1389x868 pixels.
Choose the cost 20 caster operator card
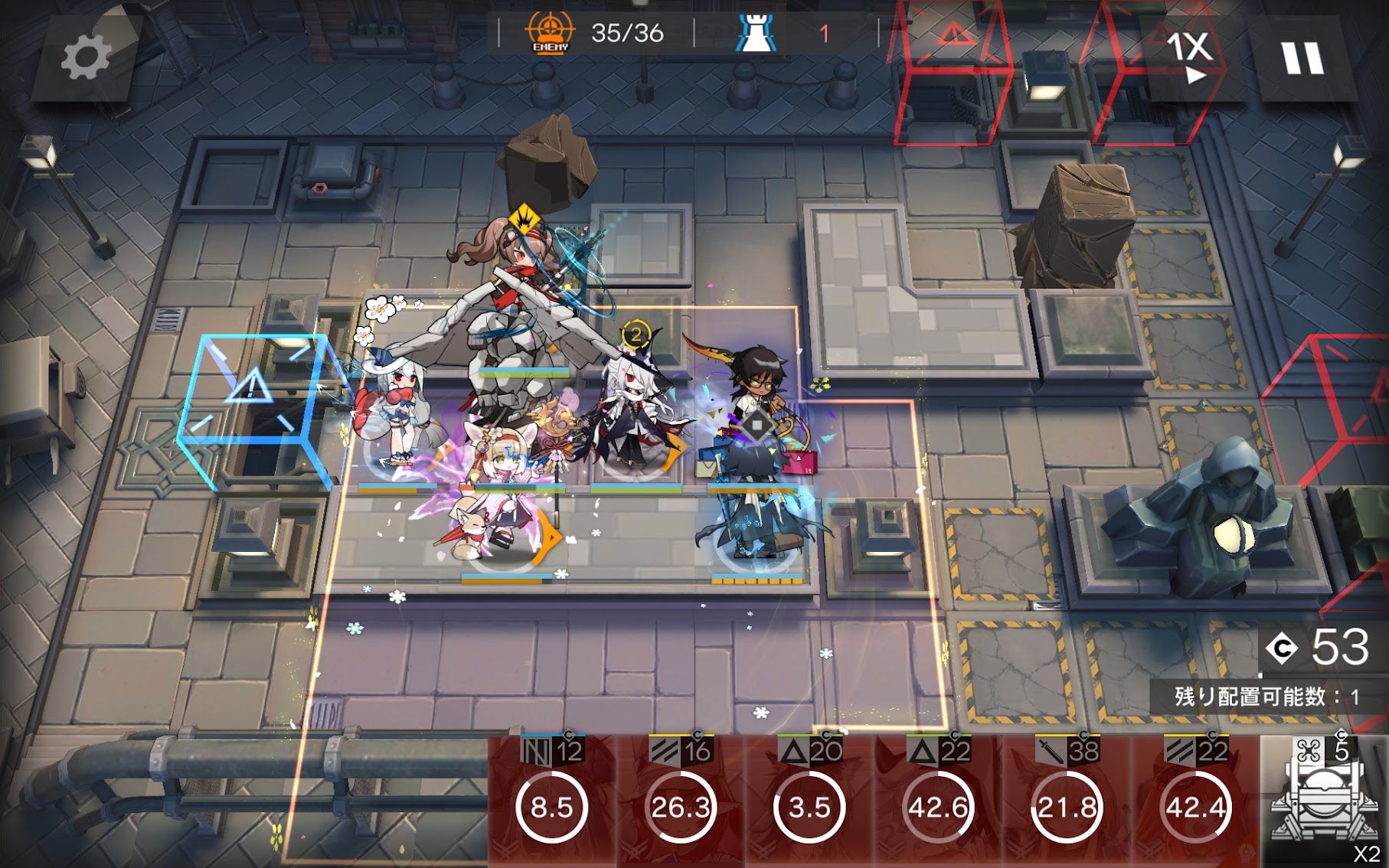pyautogui.click(x=809, y=801)
